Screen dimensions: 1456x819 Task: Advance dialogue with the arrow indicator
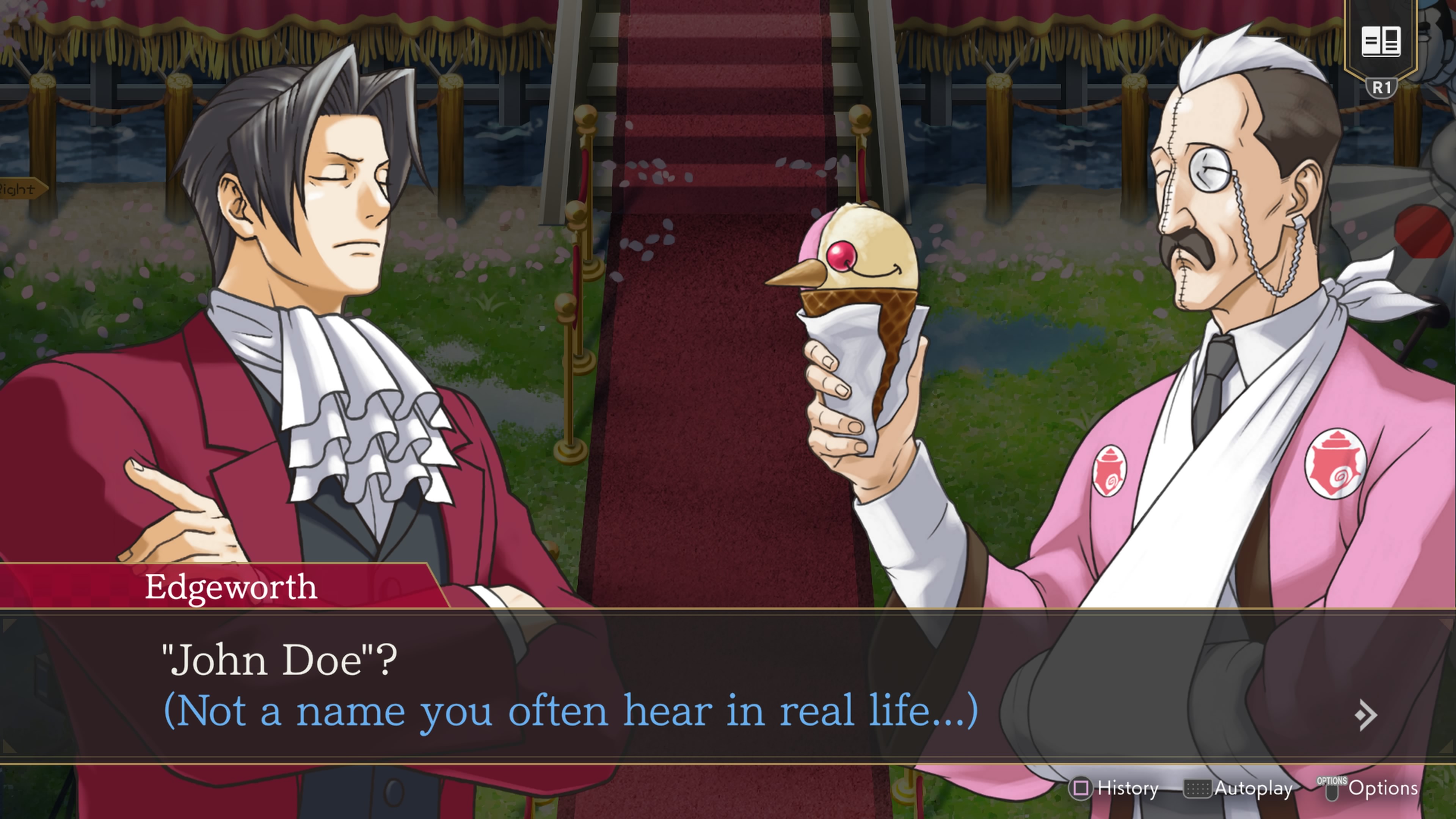click(1365, 715)
